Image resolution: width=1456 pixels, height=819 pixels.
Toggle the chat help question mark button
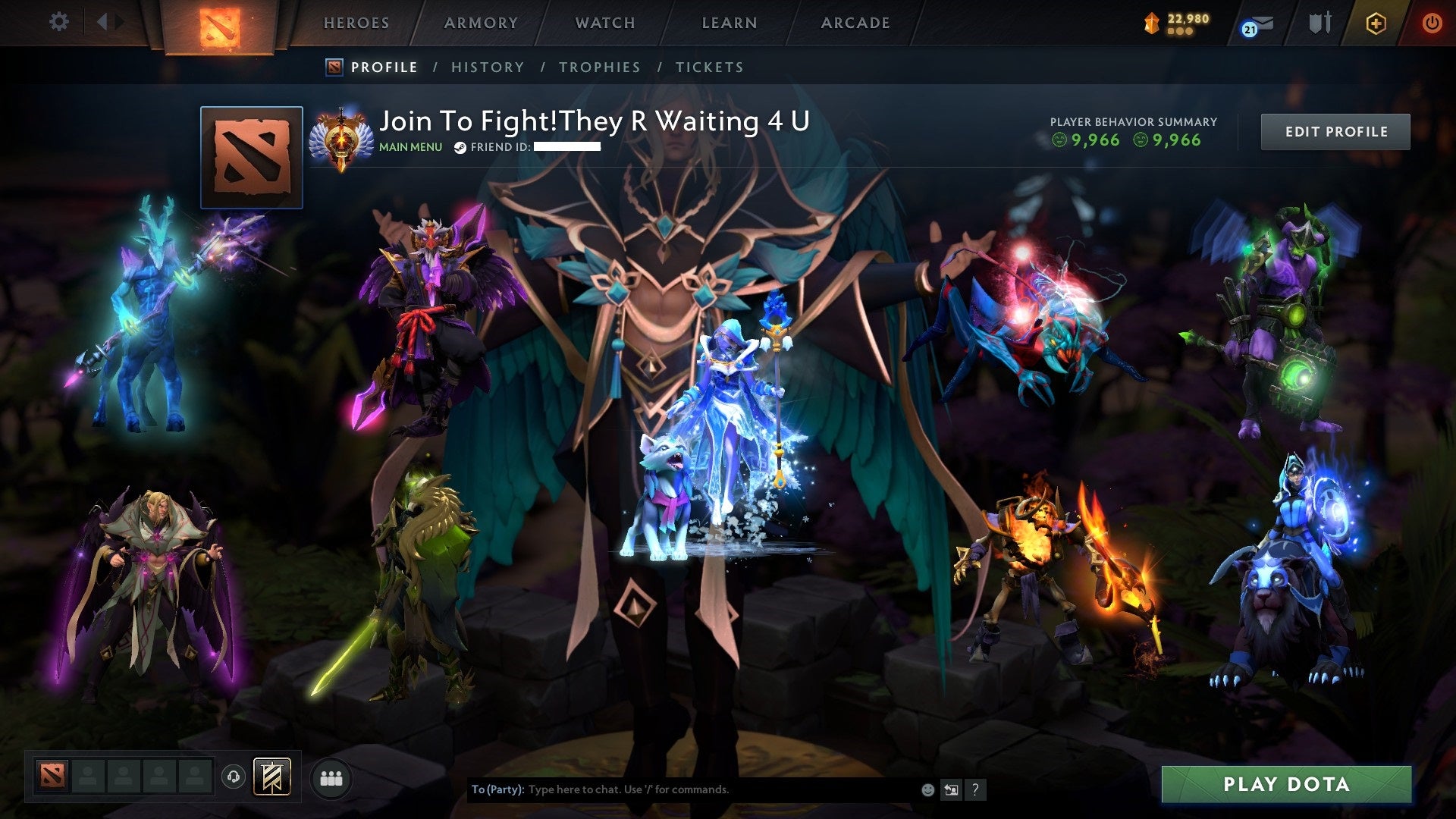click(x=974, y=789)
